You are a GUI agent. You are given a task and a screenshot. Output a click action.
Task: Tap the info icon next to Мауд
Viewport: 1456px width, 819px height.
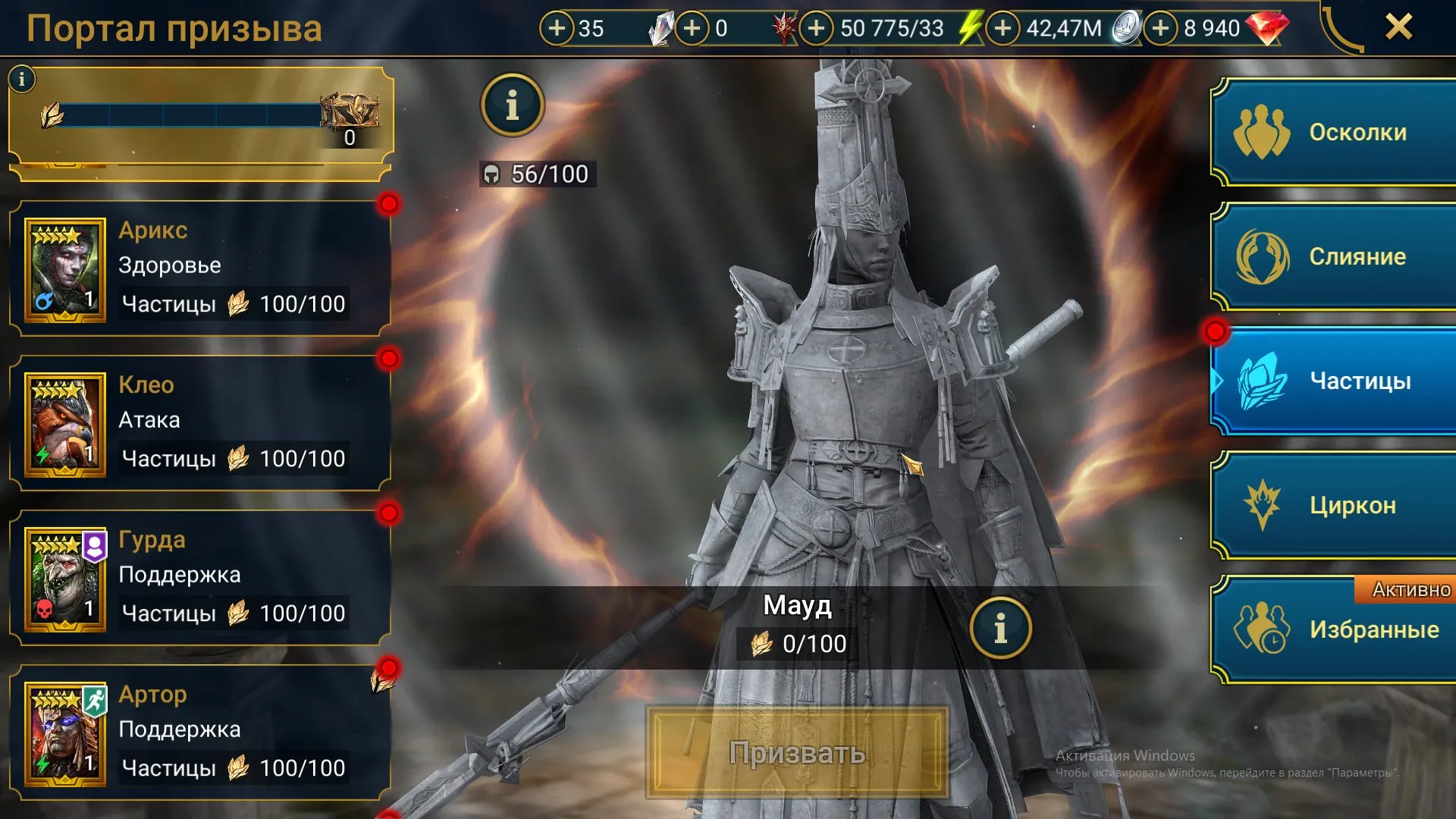point(1003,626)
